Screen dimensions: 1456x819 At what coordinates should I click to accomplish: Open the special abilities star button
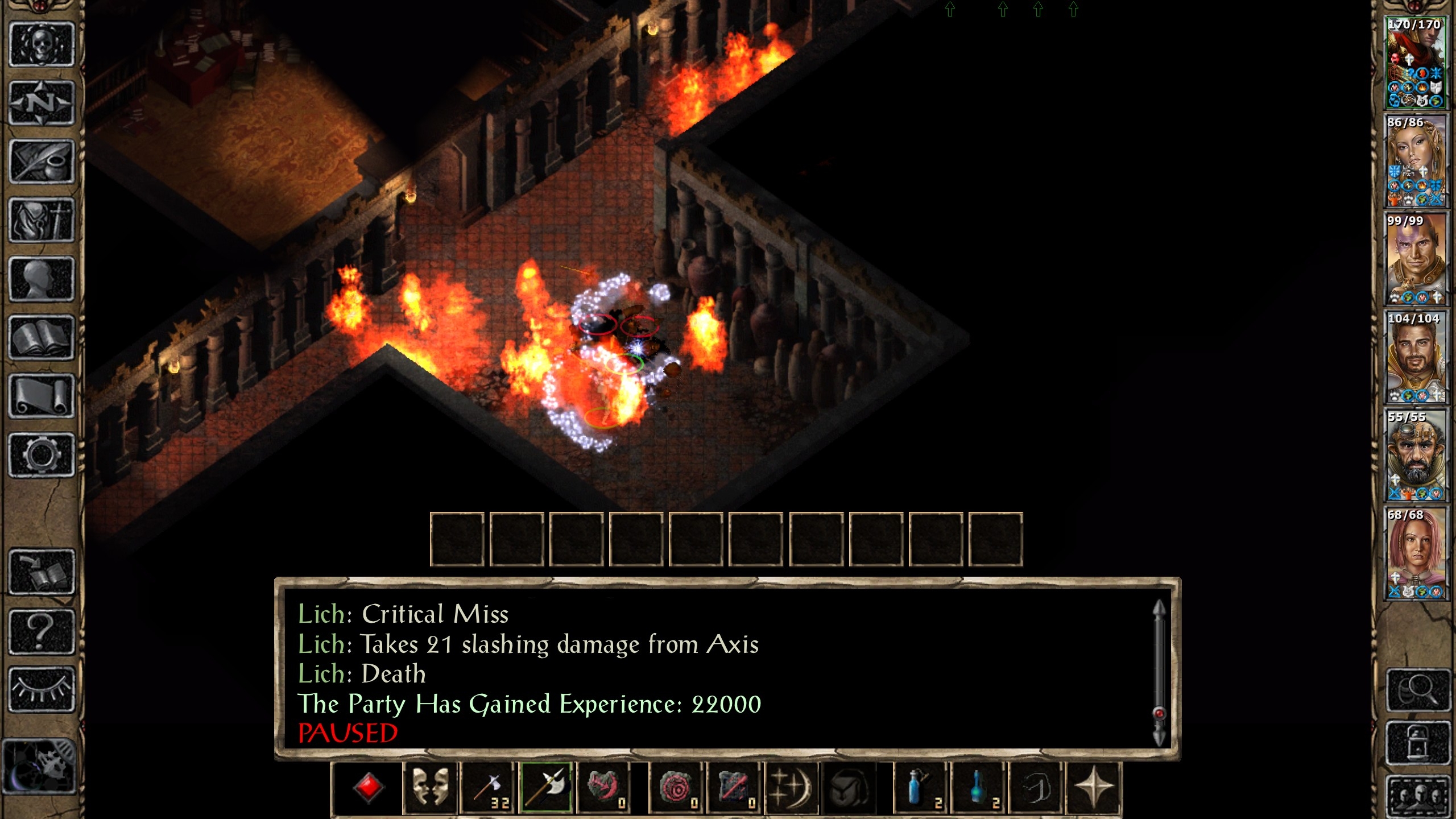coord(1093,788)
